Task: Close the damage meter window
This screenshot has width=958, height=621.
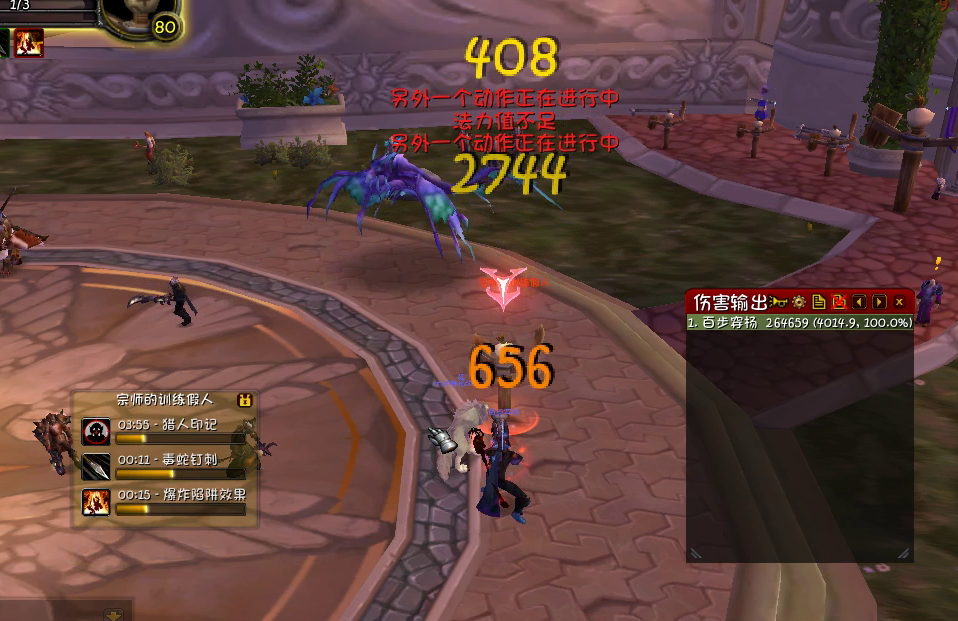Action: [x=899, y=302]
